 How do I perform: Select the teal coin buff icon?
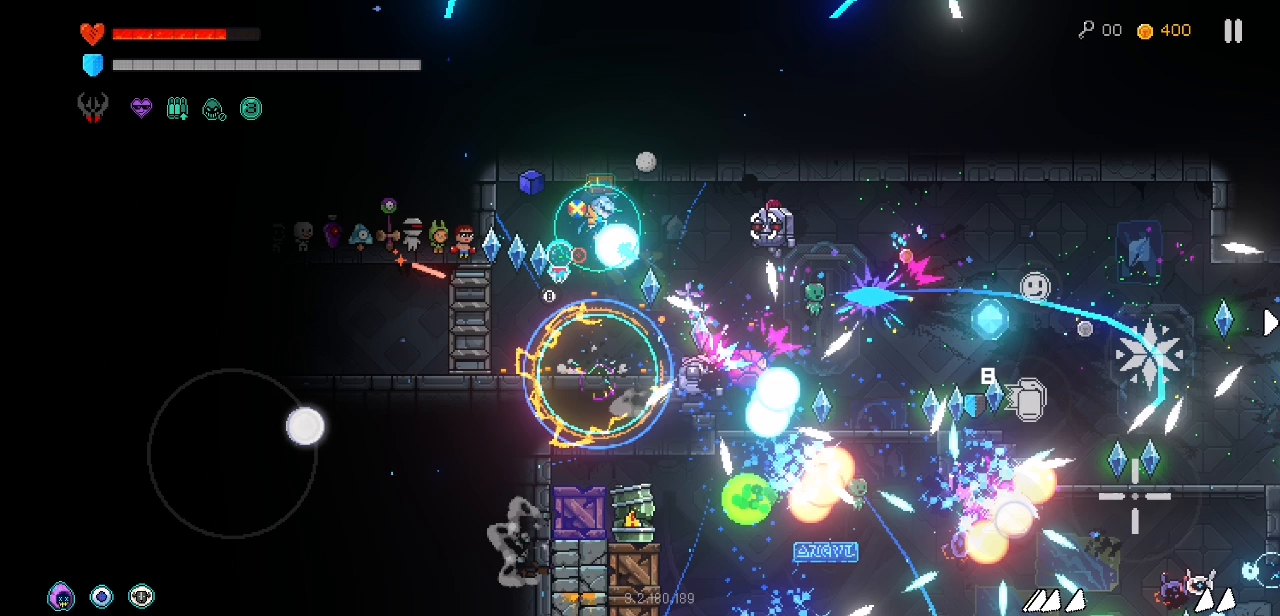click(x=250, y=108)
